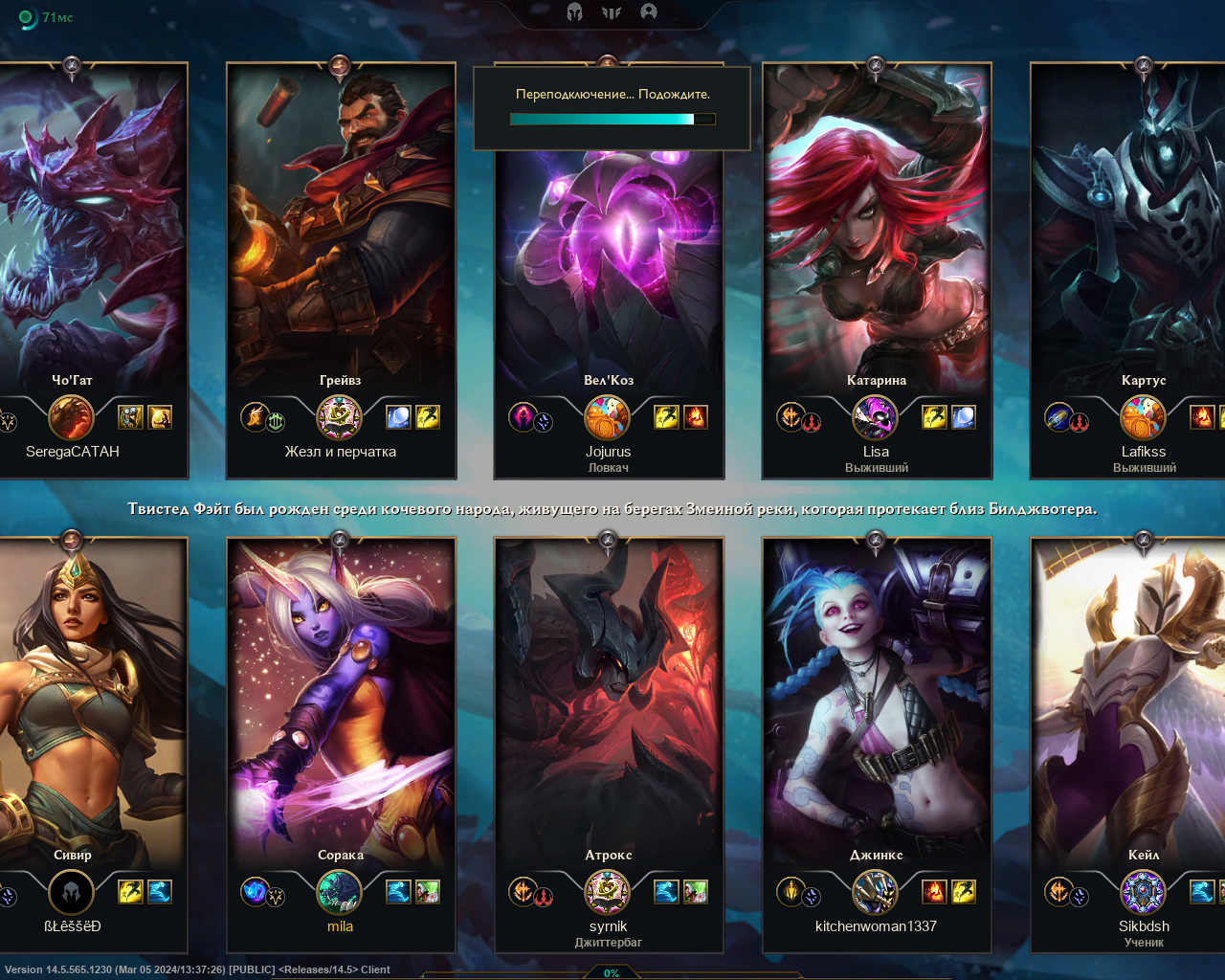Viewport: 1225px width, 980px height.
Task: Select the summoner spells on Jinx's card
Action: click(948, 892)
